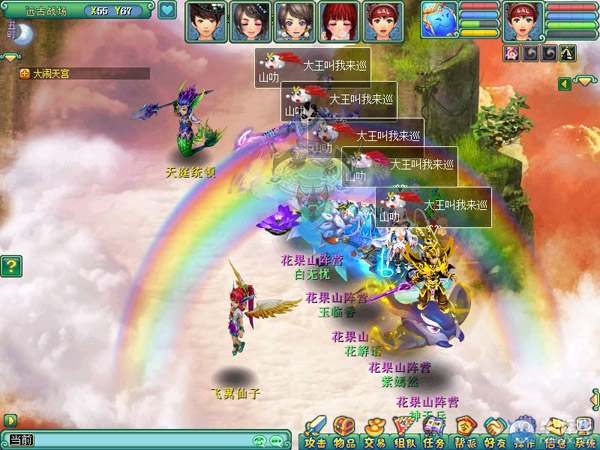Open the 帮派 guild panel

pyautogui.click(x=465, y=431)
